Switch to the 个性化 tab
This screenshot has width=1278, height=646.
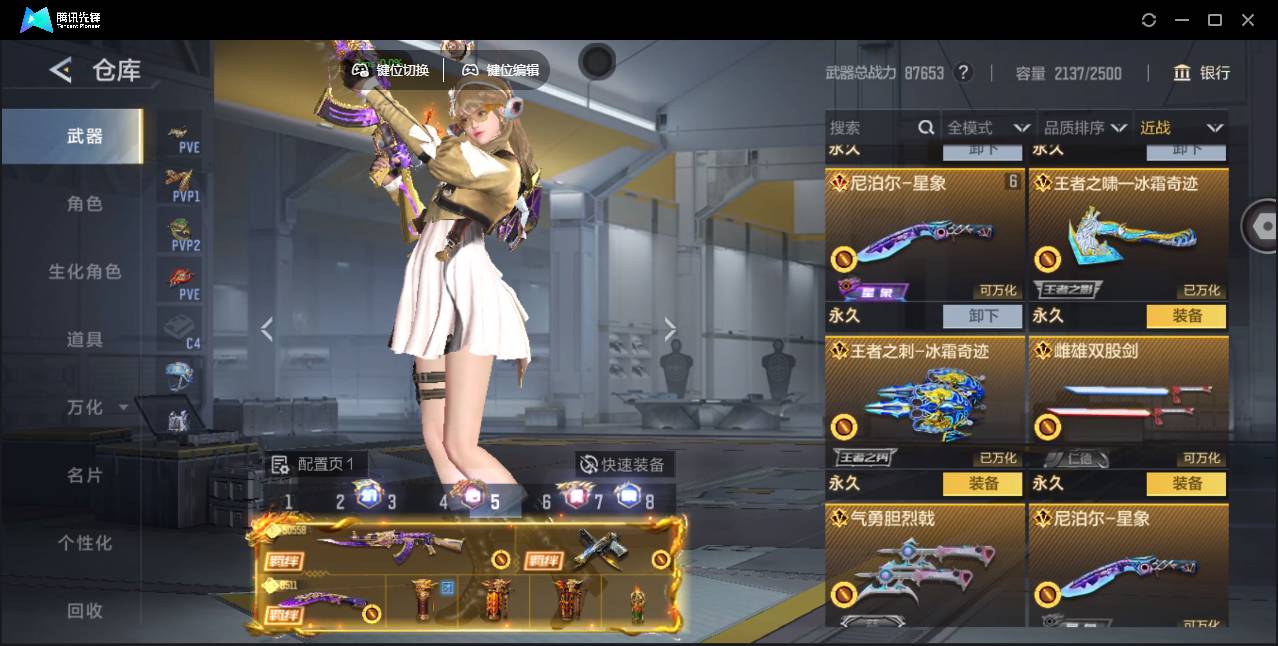[x=84, y=543]
